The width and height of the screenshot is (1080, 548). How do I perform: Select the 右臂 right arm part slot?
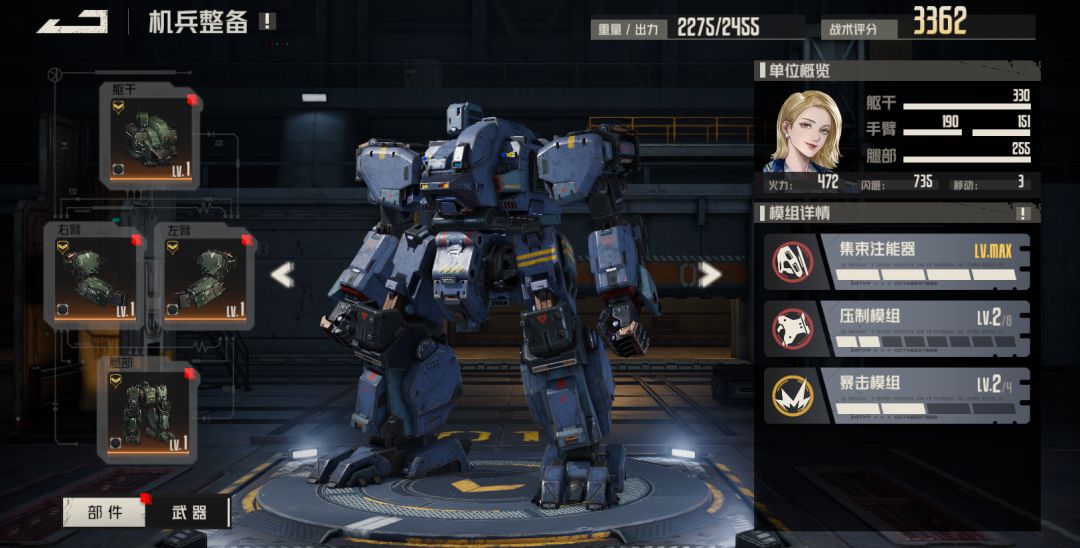coord(94,276)
